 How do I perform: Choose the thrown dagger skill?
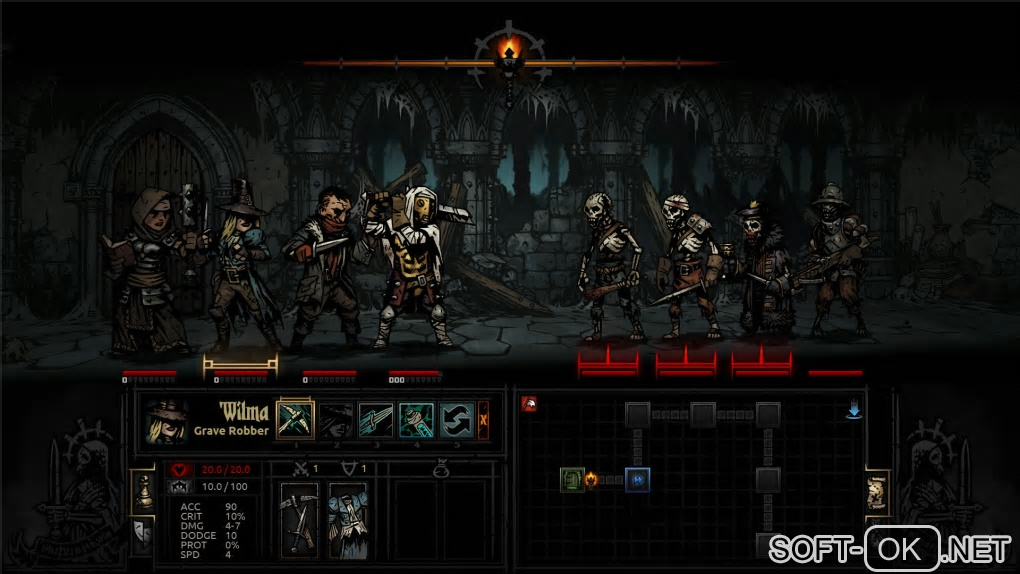376,419
